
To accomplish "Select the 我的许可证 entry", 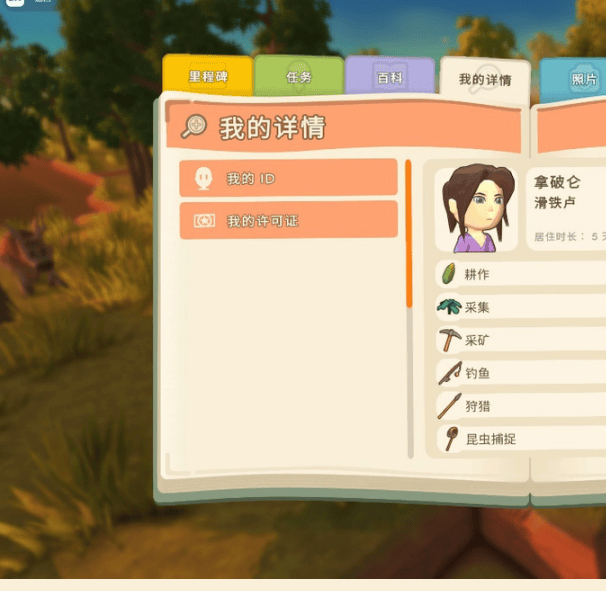I will 288,220.
